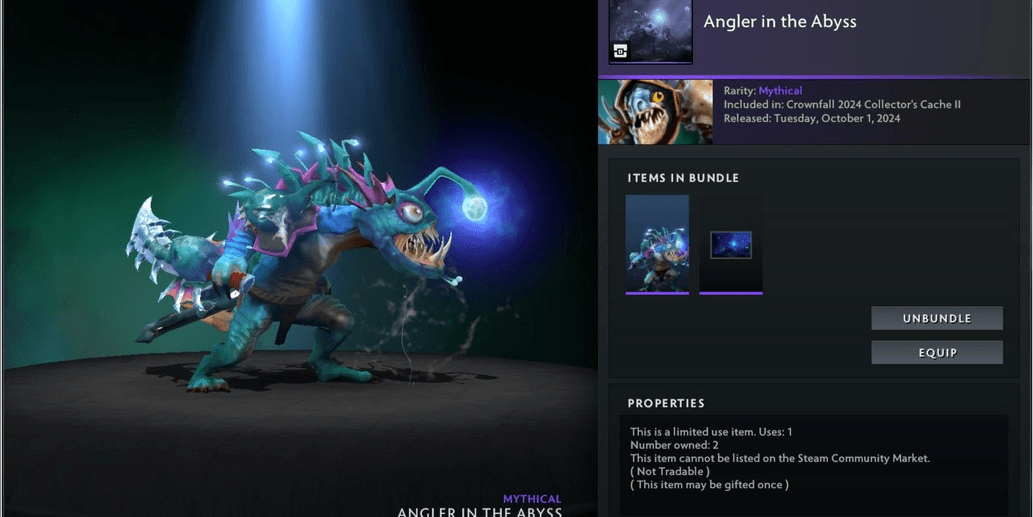This screenshot has width=1033, height=517.
Task: Open the Slark hero portrait
Action: coord(655,112)
